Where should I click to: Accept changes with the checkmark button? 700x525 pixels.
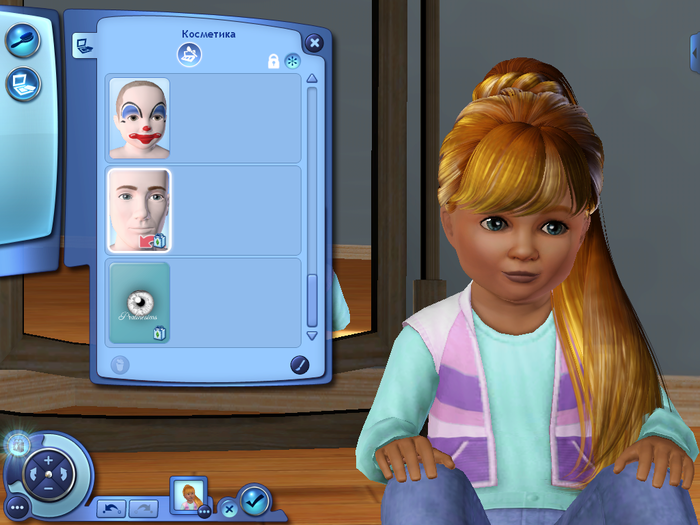click(254, 498)
